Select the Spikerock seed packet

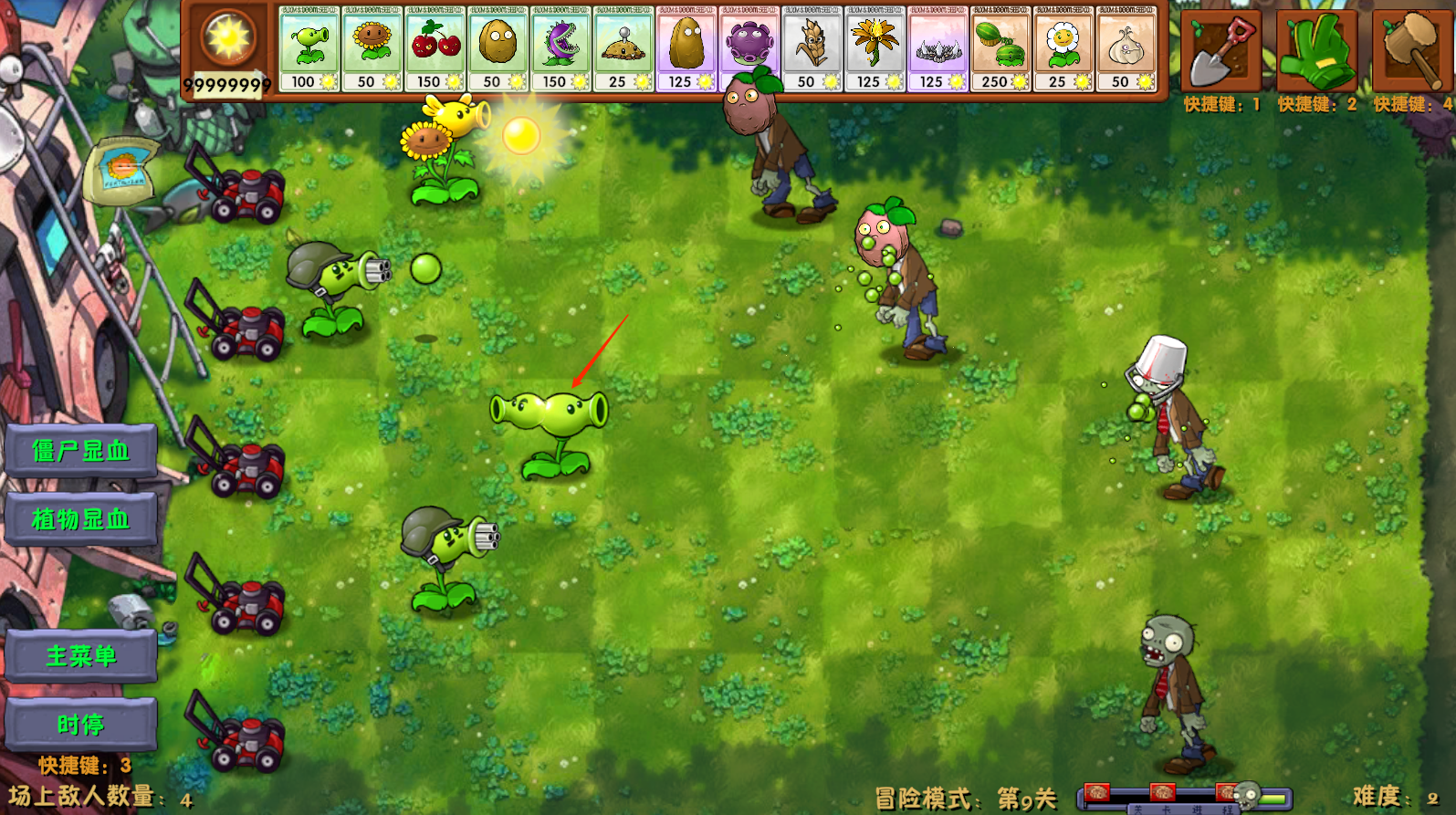tap(938, 48)
